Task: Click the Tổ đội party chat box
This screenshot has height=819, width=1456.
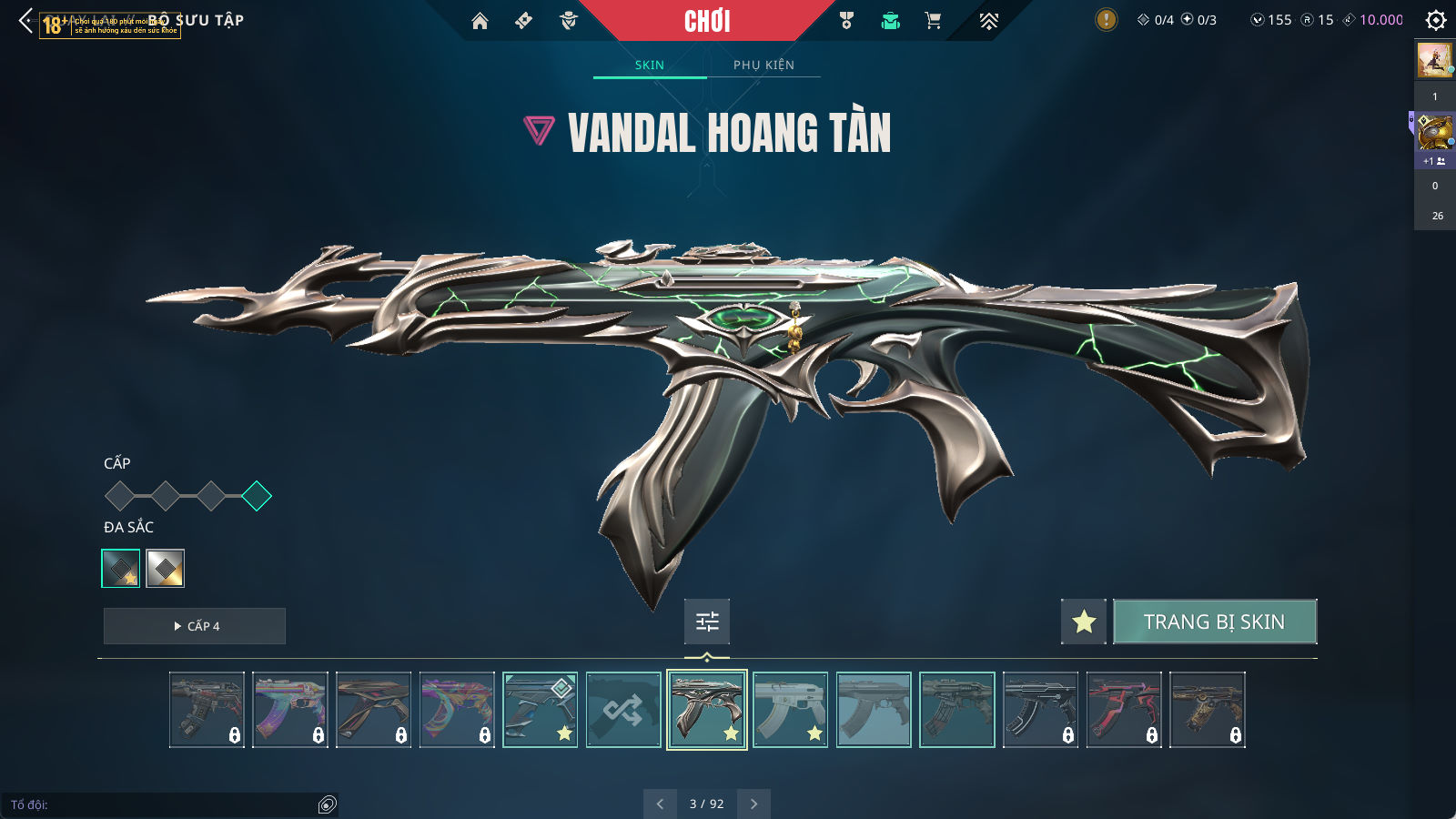Action: click(x=164, y=804)
